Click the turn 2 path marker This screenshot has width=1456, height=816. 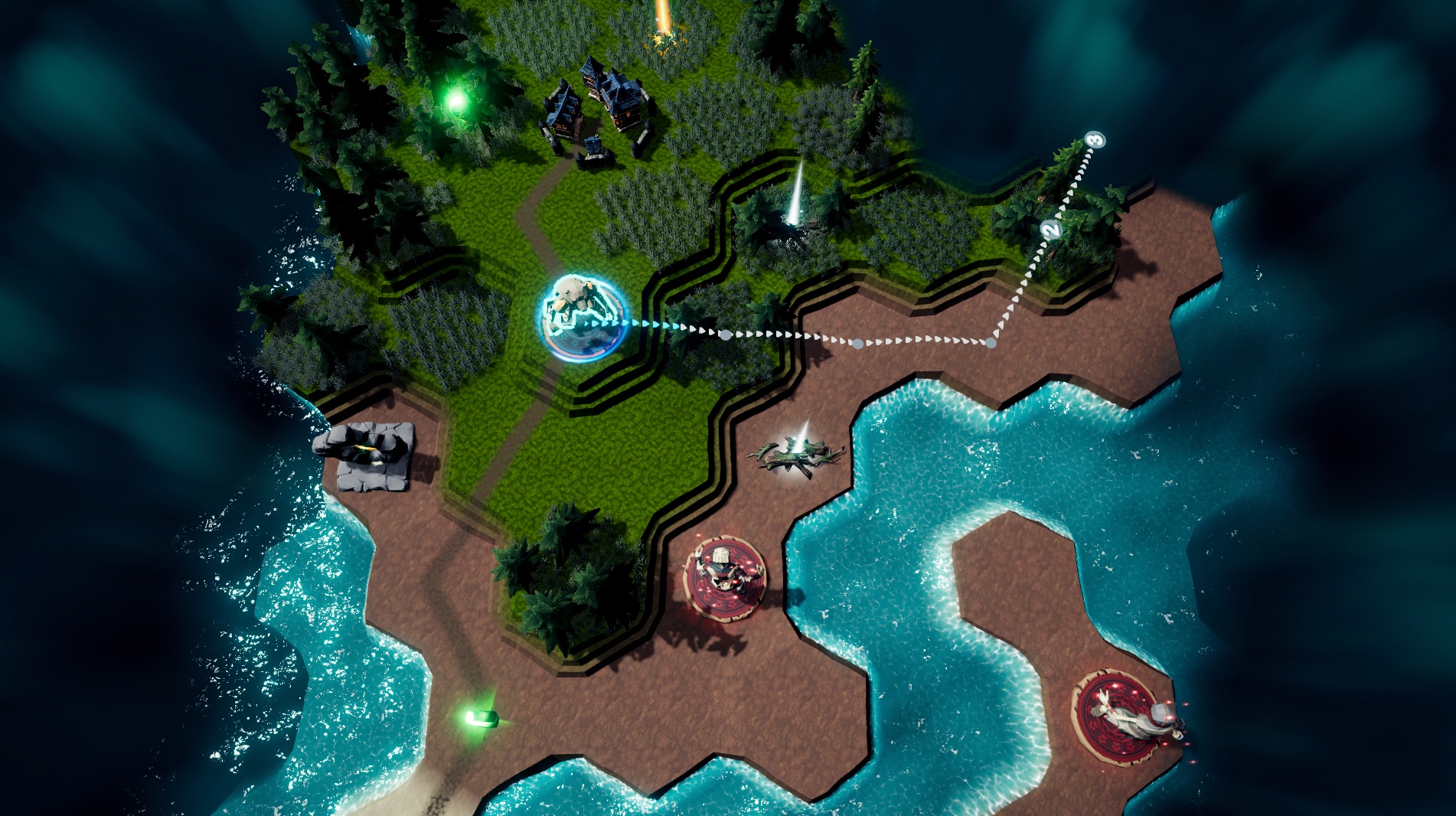tap(1052, 229)
